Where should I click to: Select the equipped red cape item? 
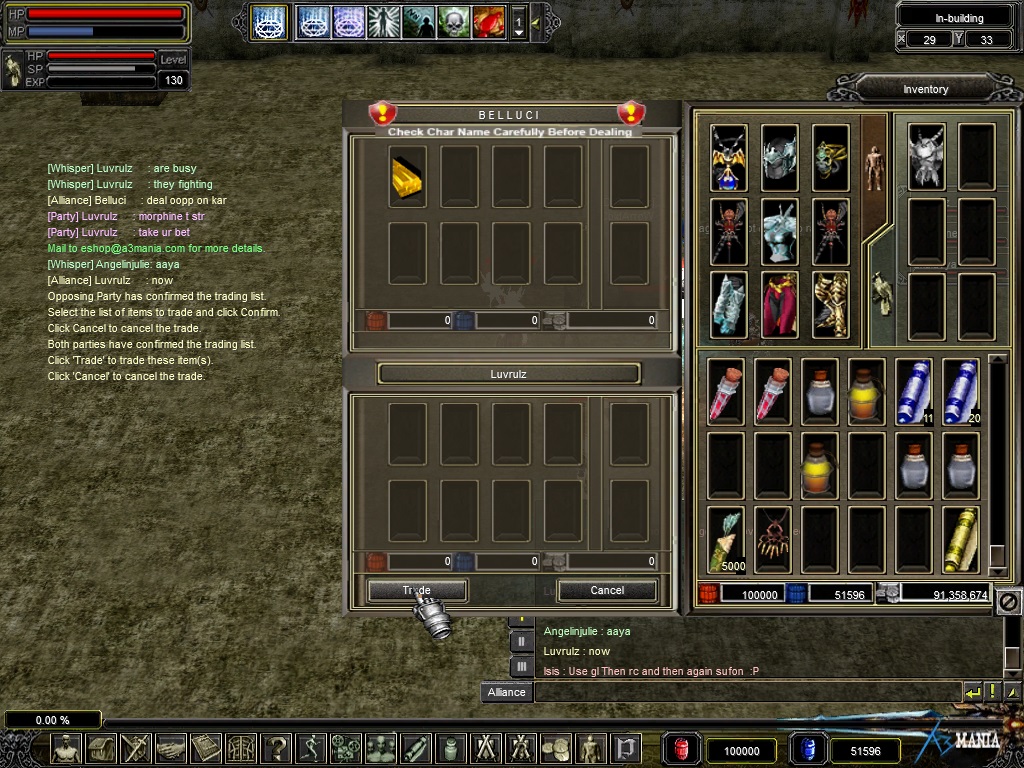tap(780, 304)
